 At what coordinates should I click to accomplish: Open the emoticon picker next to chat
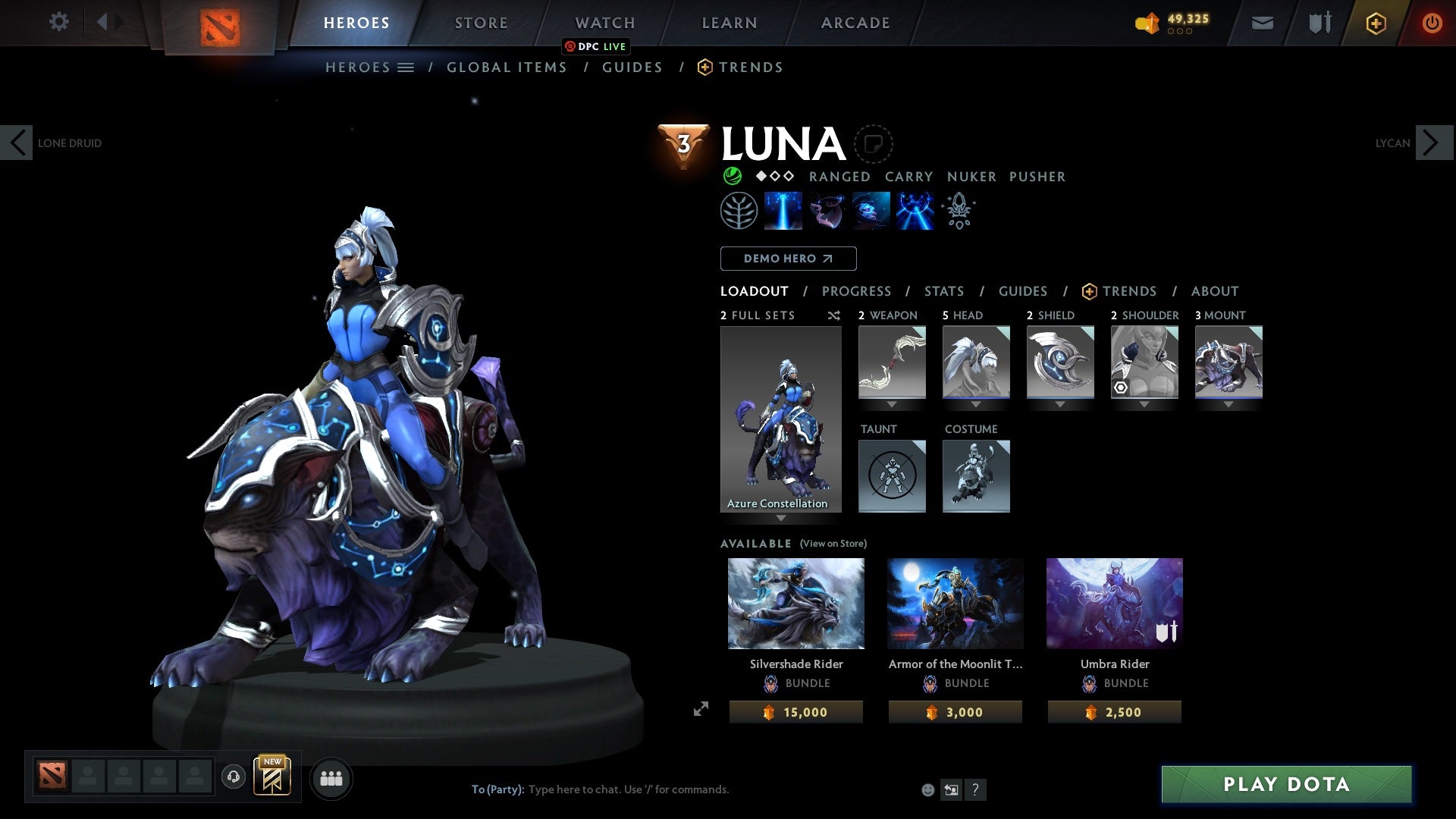click(x=929, y=789)
